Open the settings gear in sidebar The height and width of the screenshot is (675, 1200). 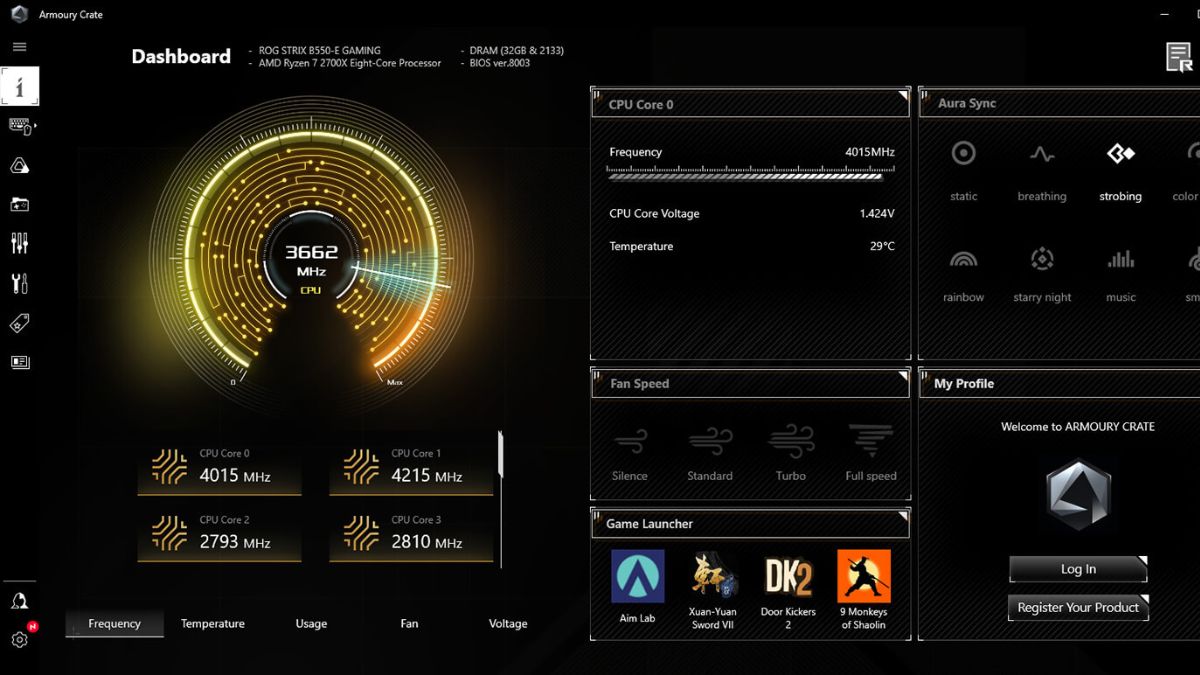coord(19,640)
